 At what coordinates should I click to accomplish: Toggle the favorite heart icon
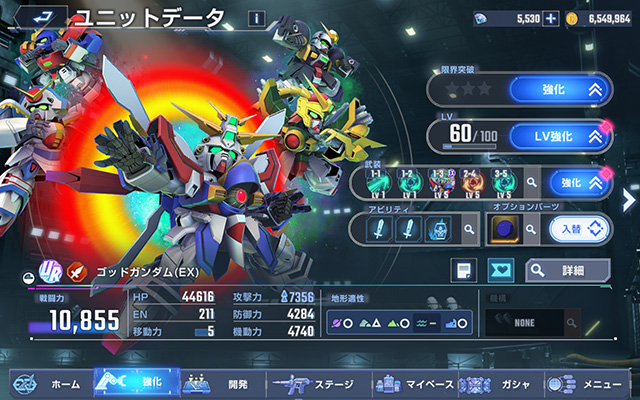pyautogui.click(x=502, y=269)
